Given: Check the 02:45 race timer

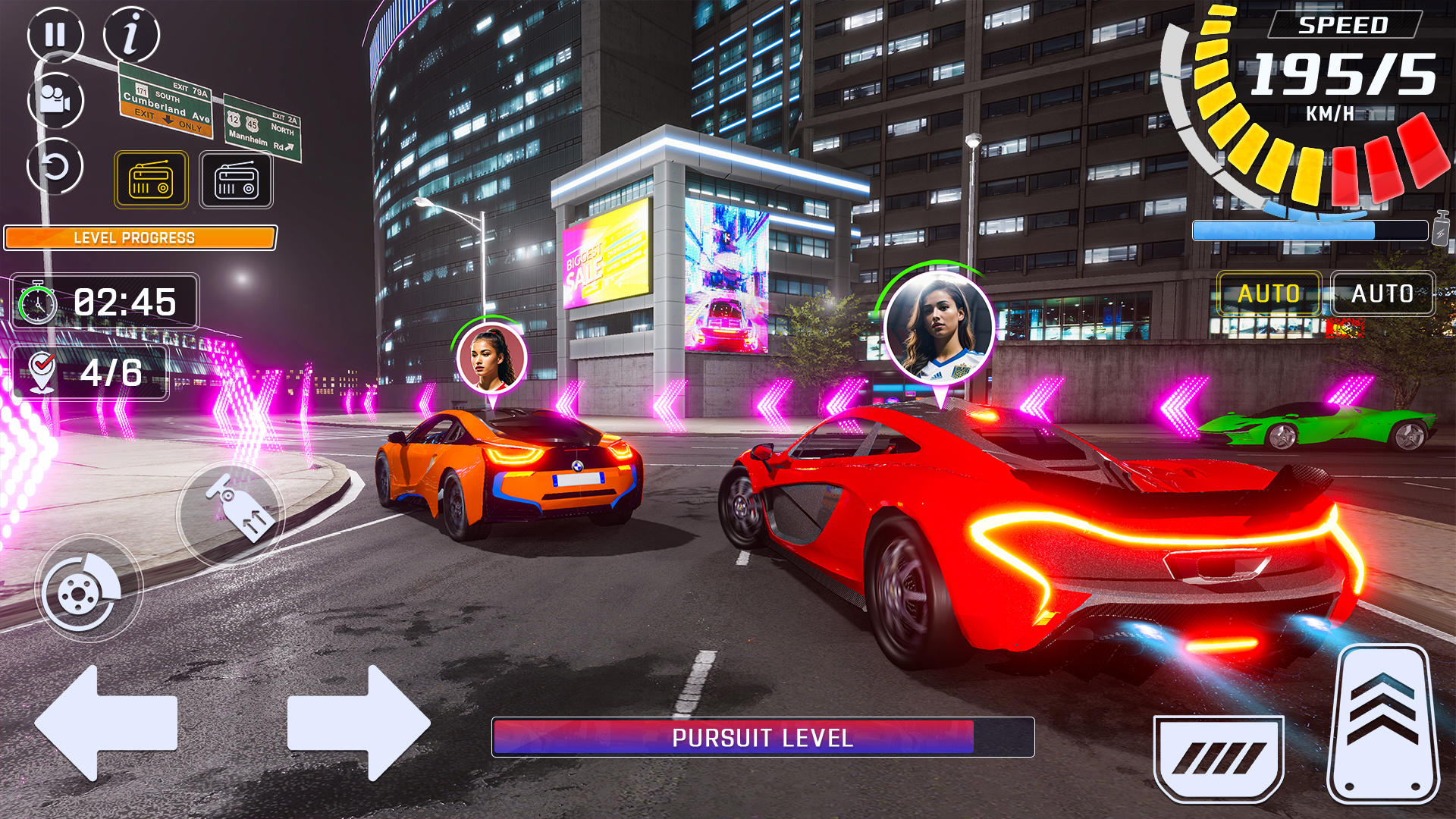Looking at the screenshot, I should [104, 302].
